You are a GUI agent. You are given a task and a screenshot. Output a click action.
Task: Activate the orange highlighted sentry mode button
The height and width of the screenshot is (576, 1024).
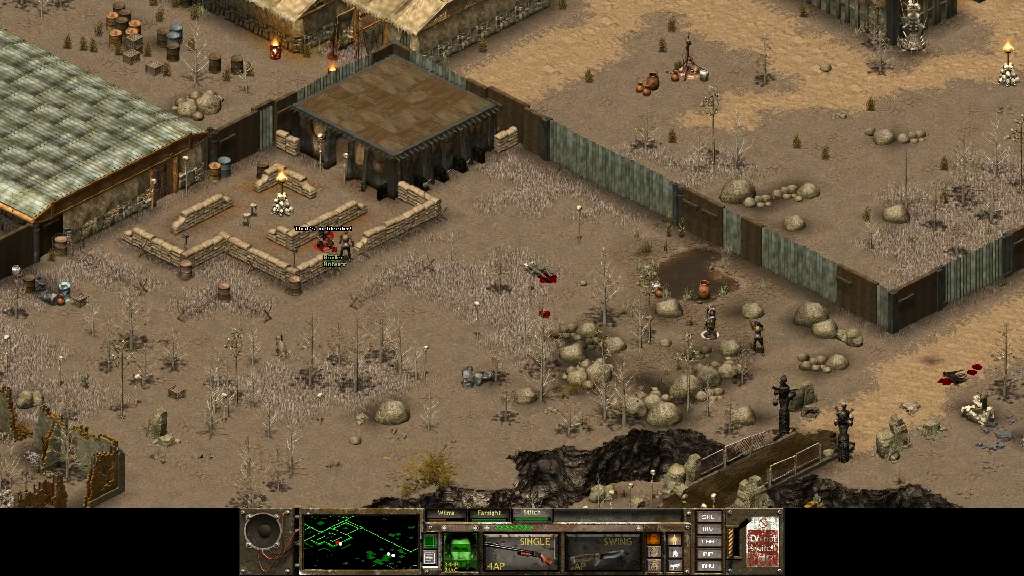point(654,539)
